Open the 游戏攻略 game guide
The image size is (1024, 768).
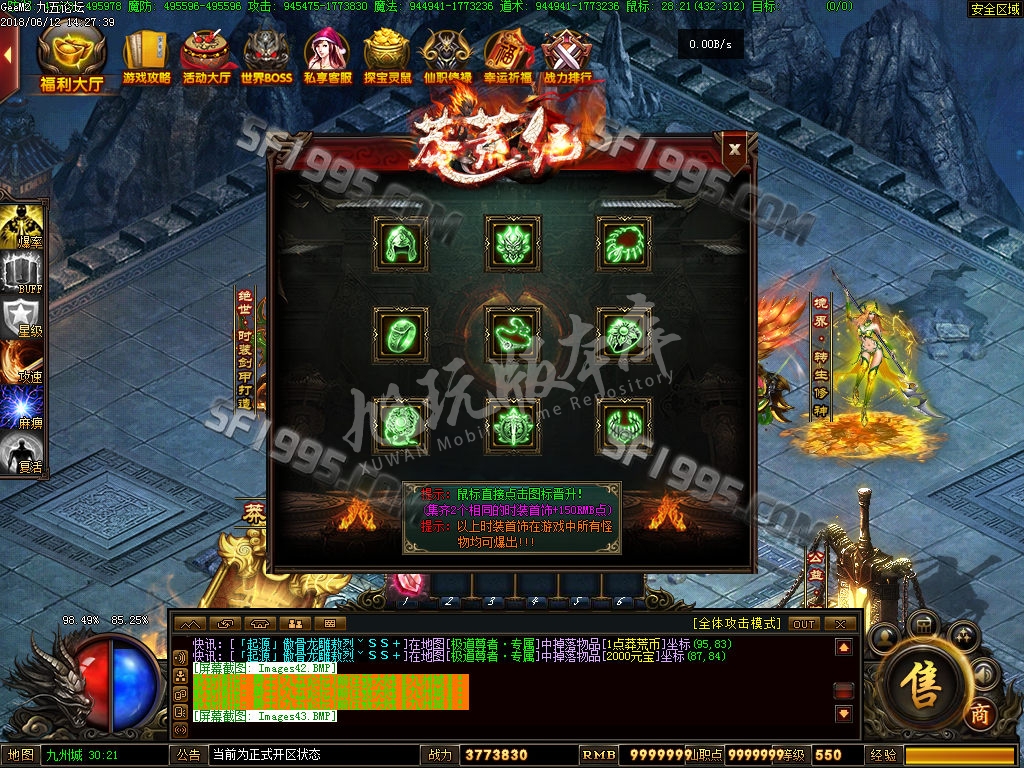(147, 58)
